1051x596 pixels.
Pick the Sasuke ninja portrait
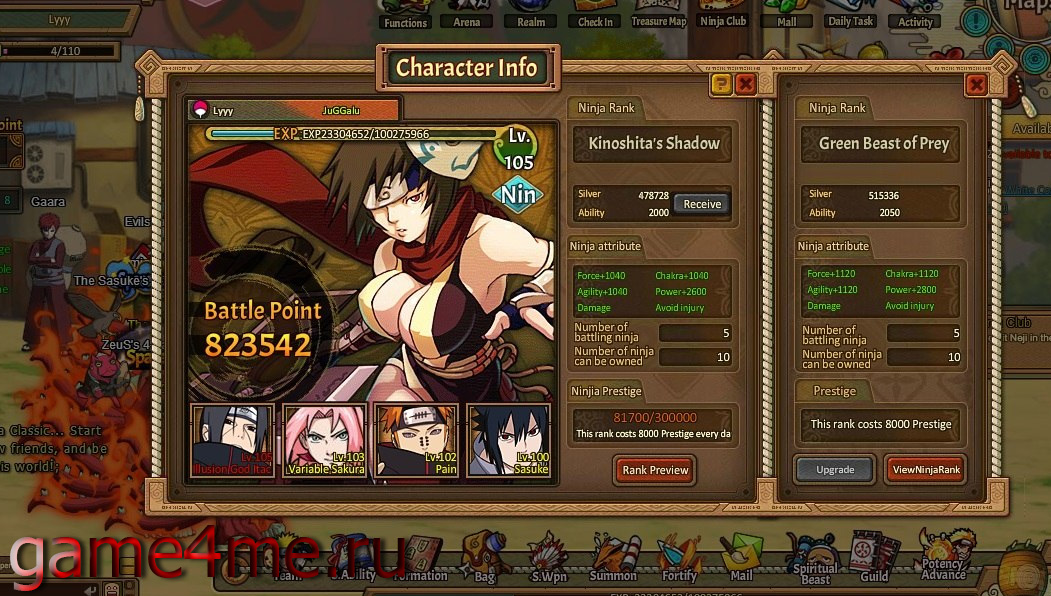click(x=508, y=440)
